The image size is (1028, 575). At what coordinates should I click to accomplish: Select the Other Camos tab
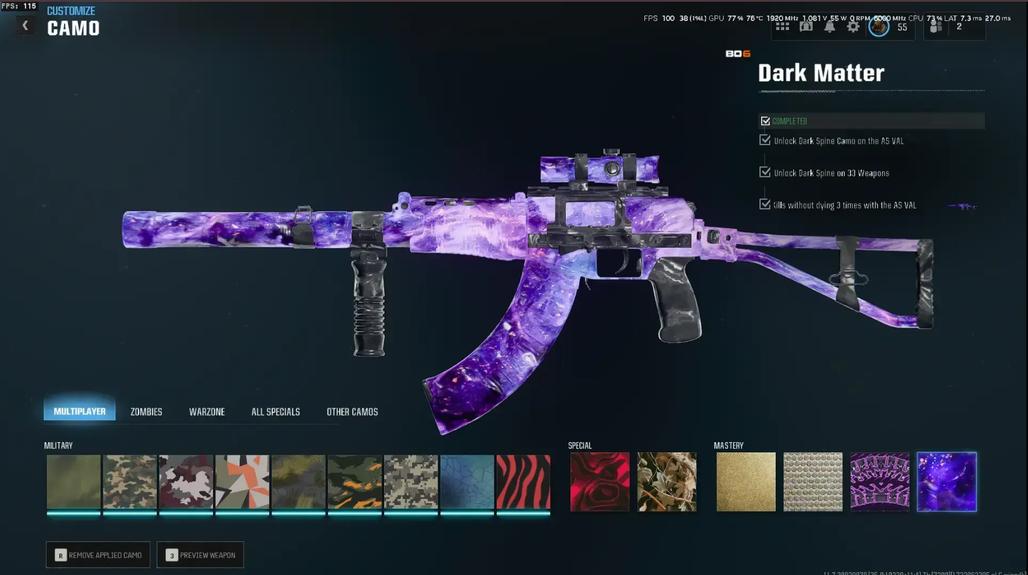tap(352, 412)
